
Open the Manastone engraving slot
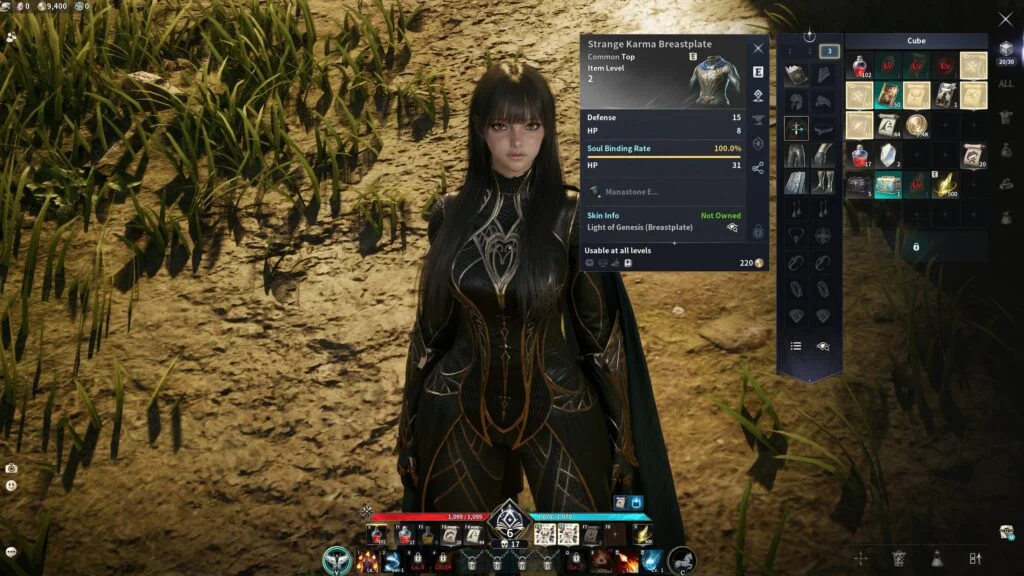point(632,191)
